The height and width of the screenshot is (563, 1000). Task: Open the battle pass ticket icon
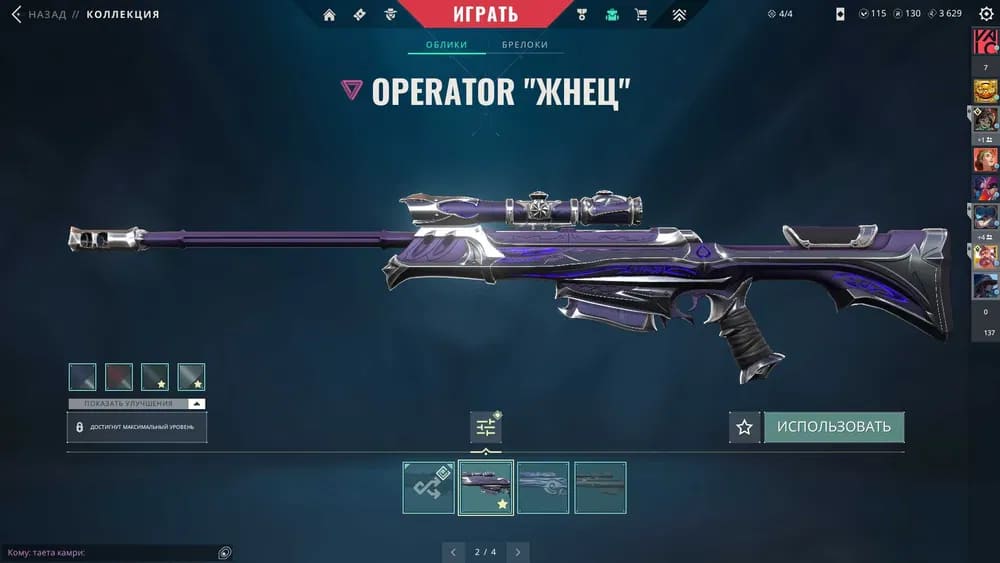coord(359,15)
